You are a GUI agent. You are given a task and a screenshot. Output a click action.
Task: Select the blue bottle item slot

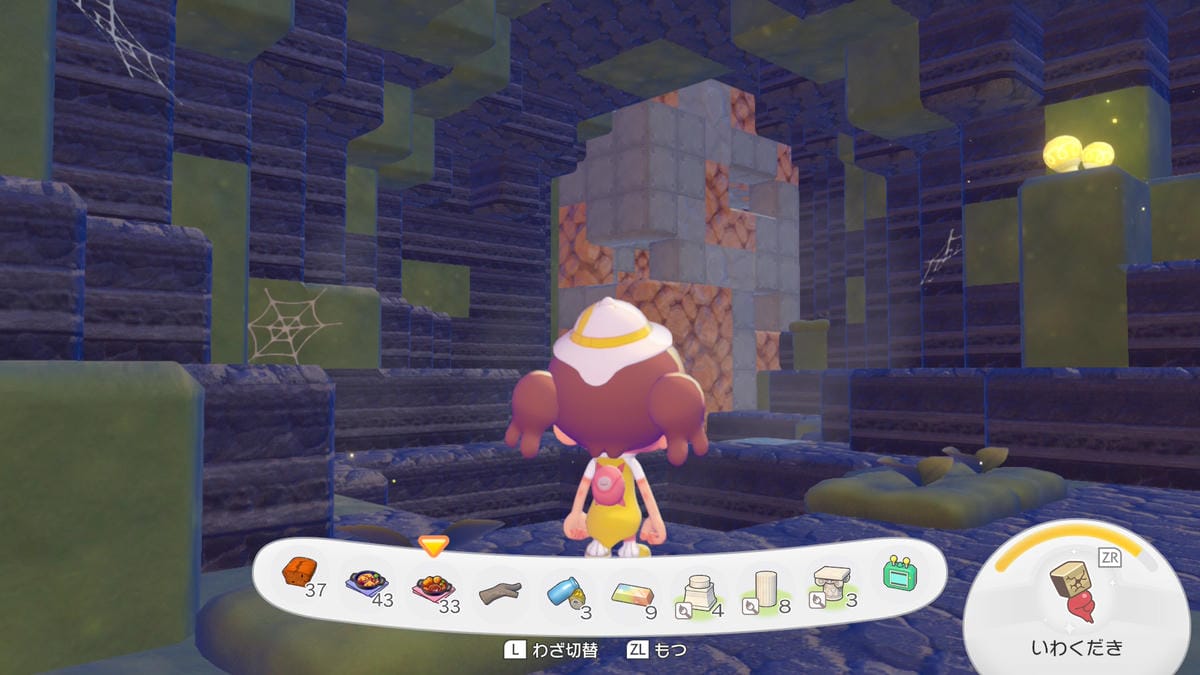566,593
